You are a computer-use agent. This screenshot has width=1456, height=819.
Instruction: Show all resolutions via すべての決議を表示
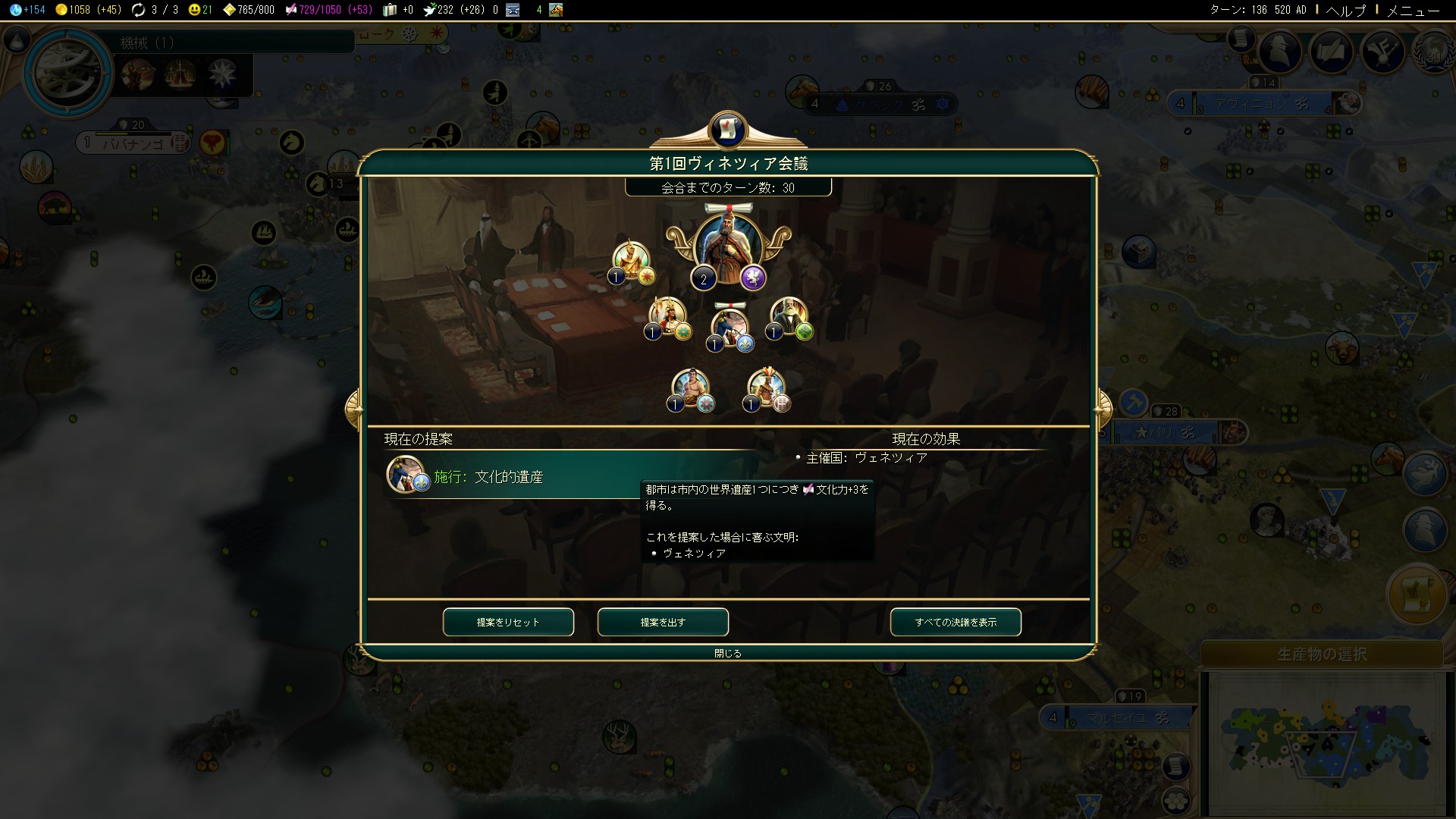(955, 622)
